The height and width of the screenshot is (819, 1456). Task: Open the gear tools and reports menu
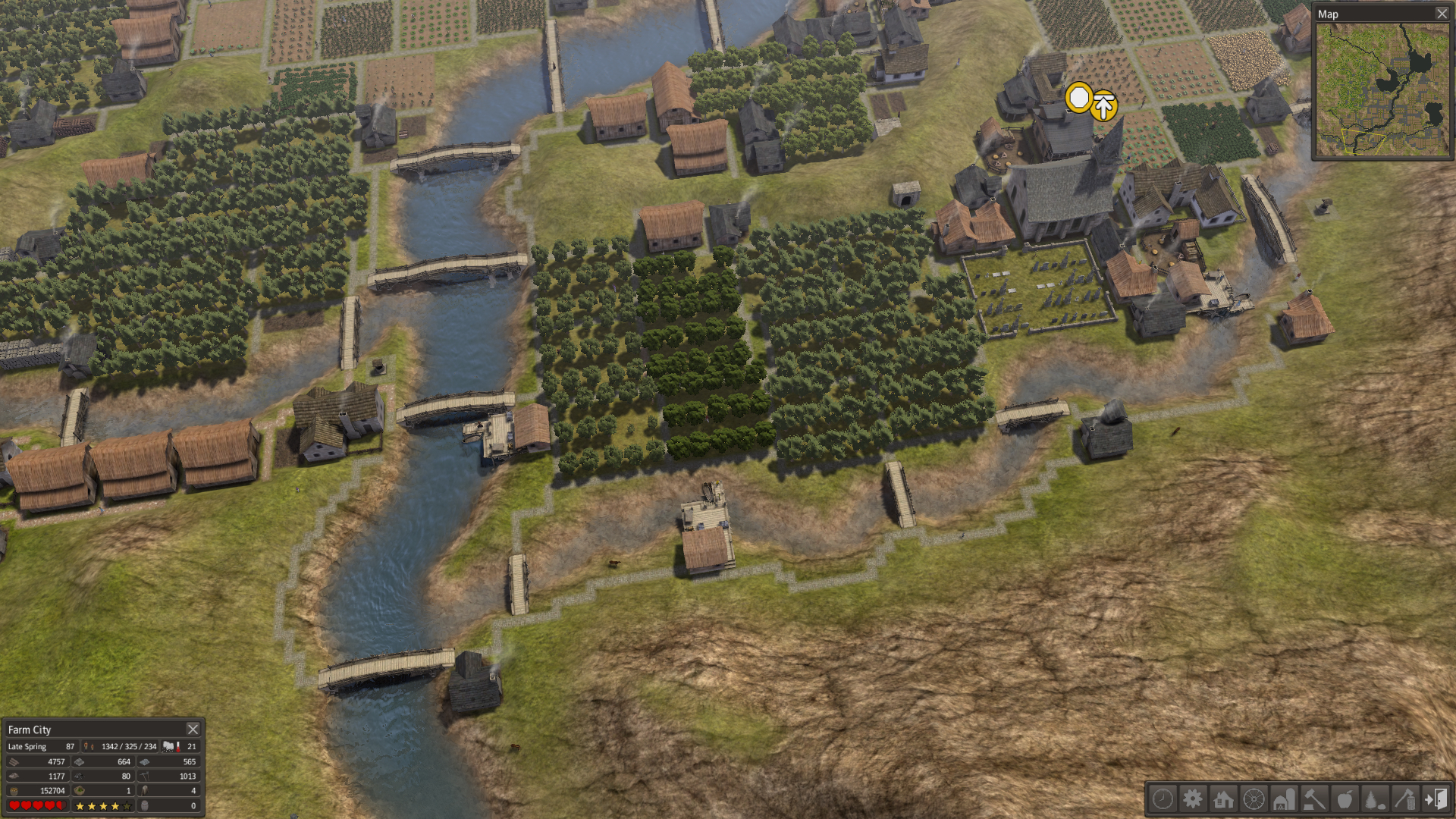1193,799
